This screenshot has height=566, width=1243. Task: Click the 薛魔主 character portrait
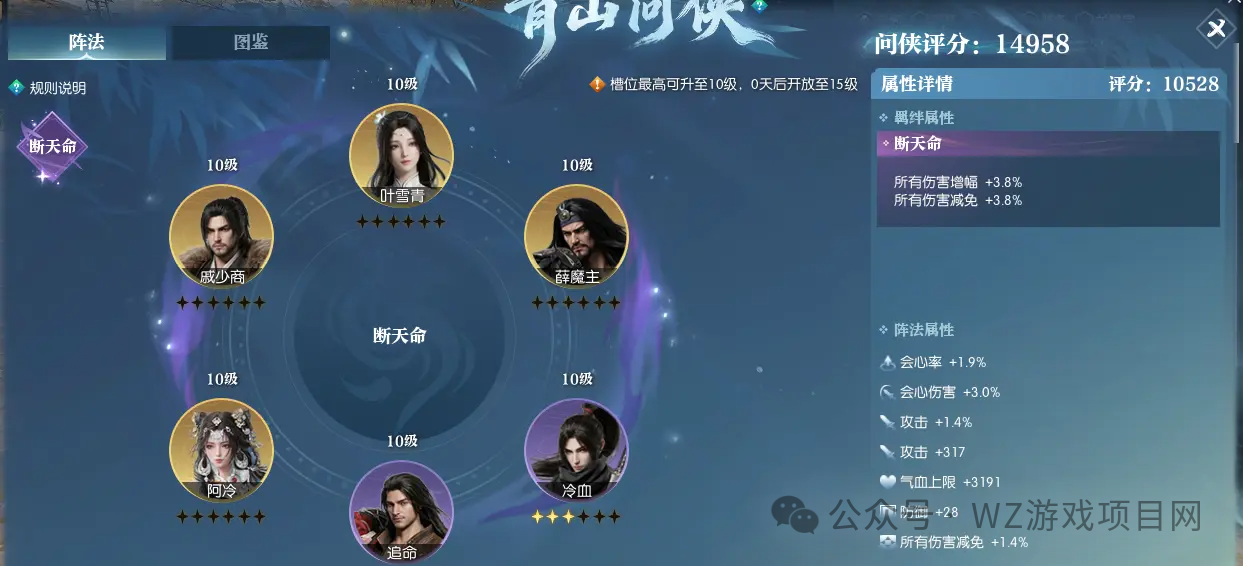coord(576,236)
